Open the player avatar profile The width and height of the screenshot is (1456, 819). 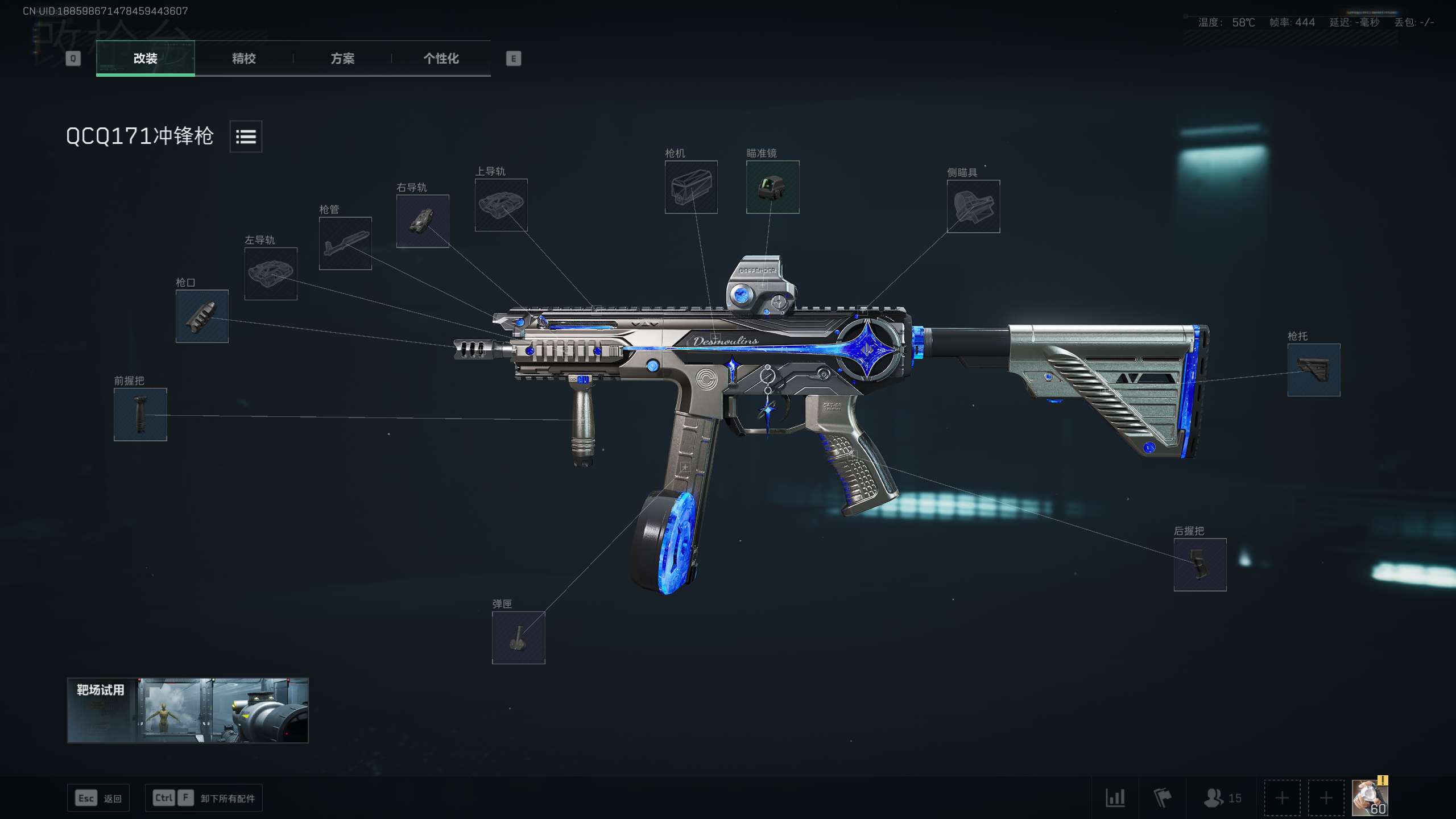coord(1370,797)
